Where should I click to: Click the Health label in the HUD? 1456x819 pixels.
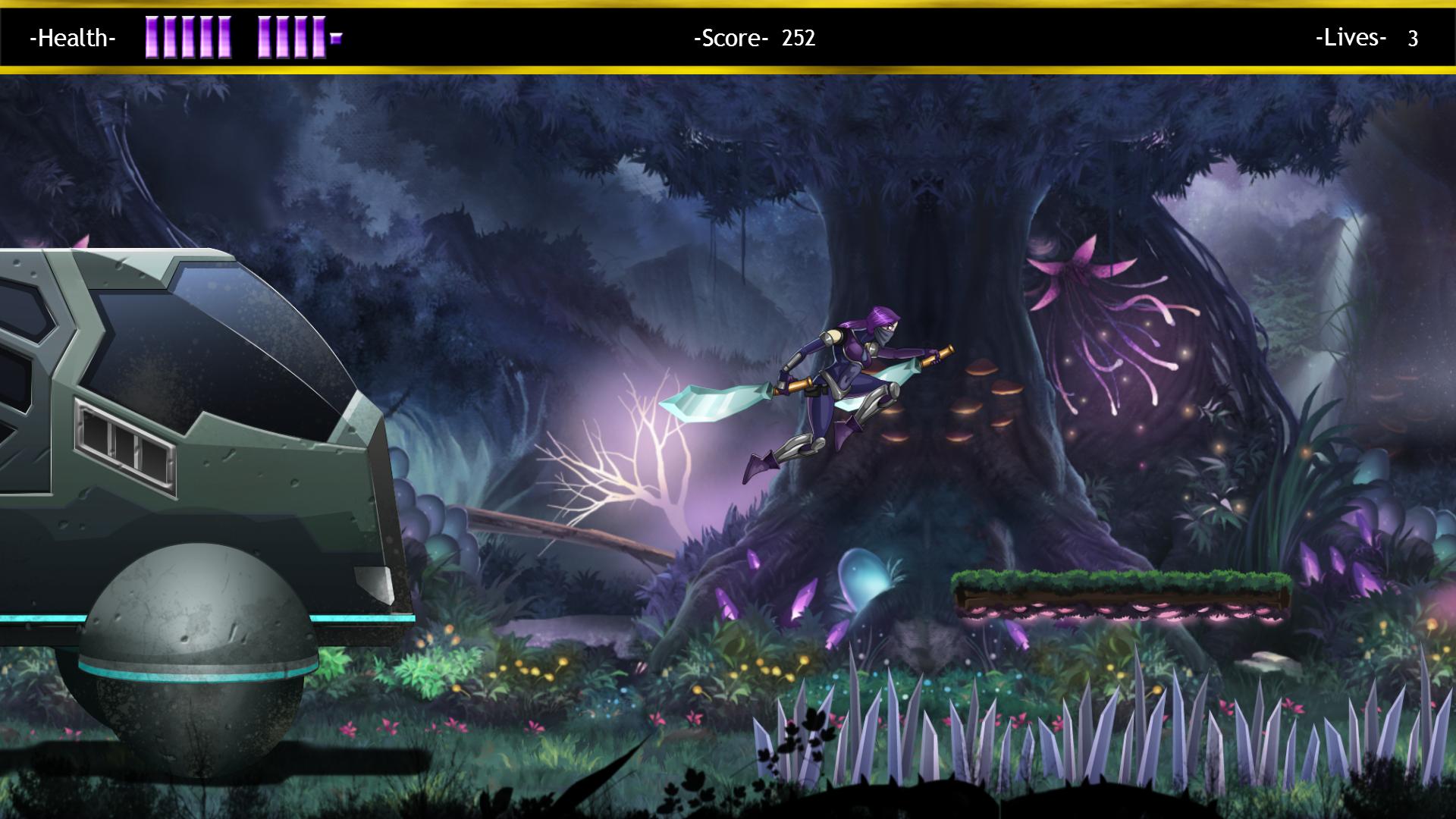click(72, 36)
